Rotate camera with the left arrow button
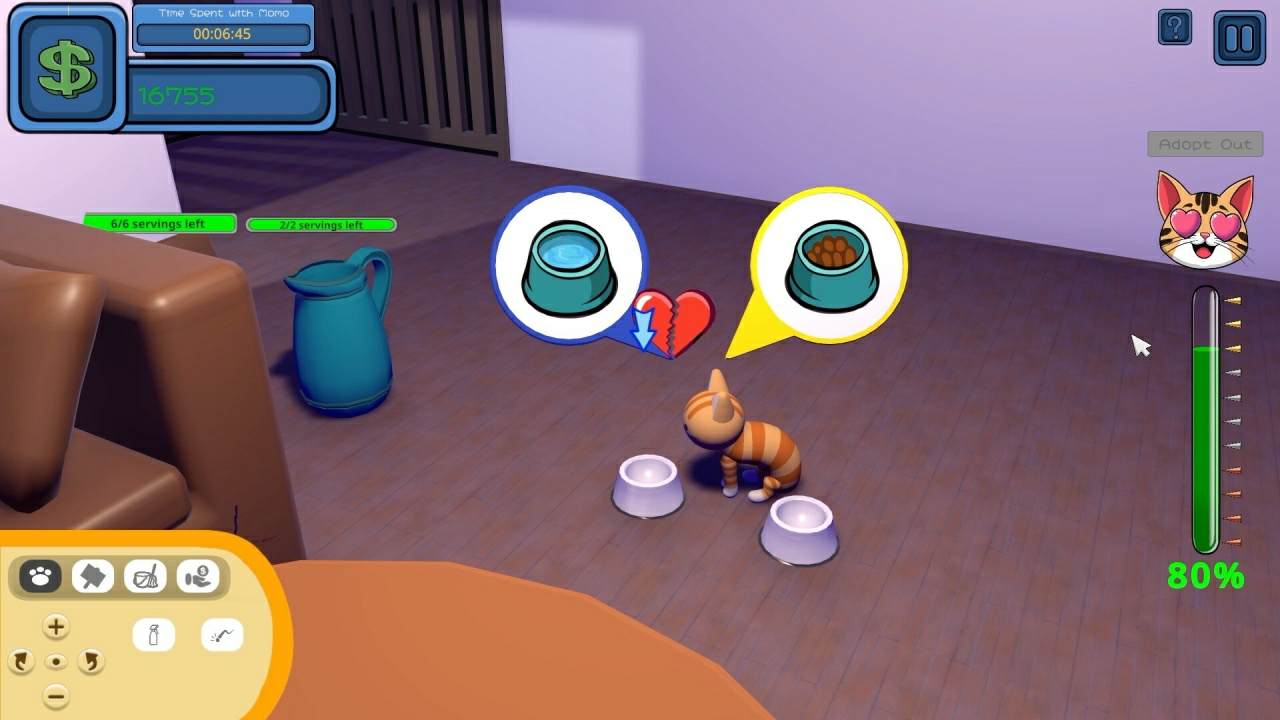The width and height of the screenshot is (1280, 720). [21, 661]
